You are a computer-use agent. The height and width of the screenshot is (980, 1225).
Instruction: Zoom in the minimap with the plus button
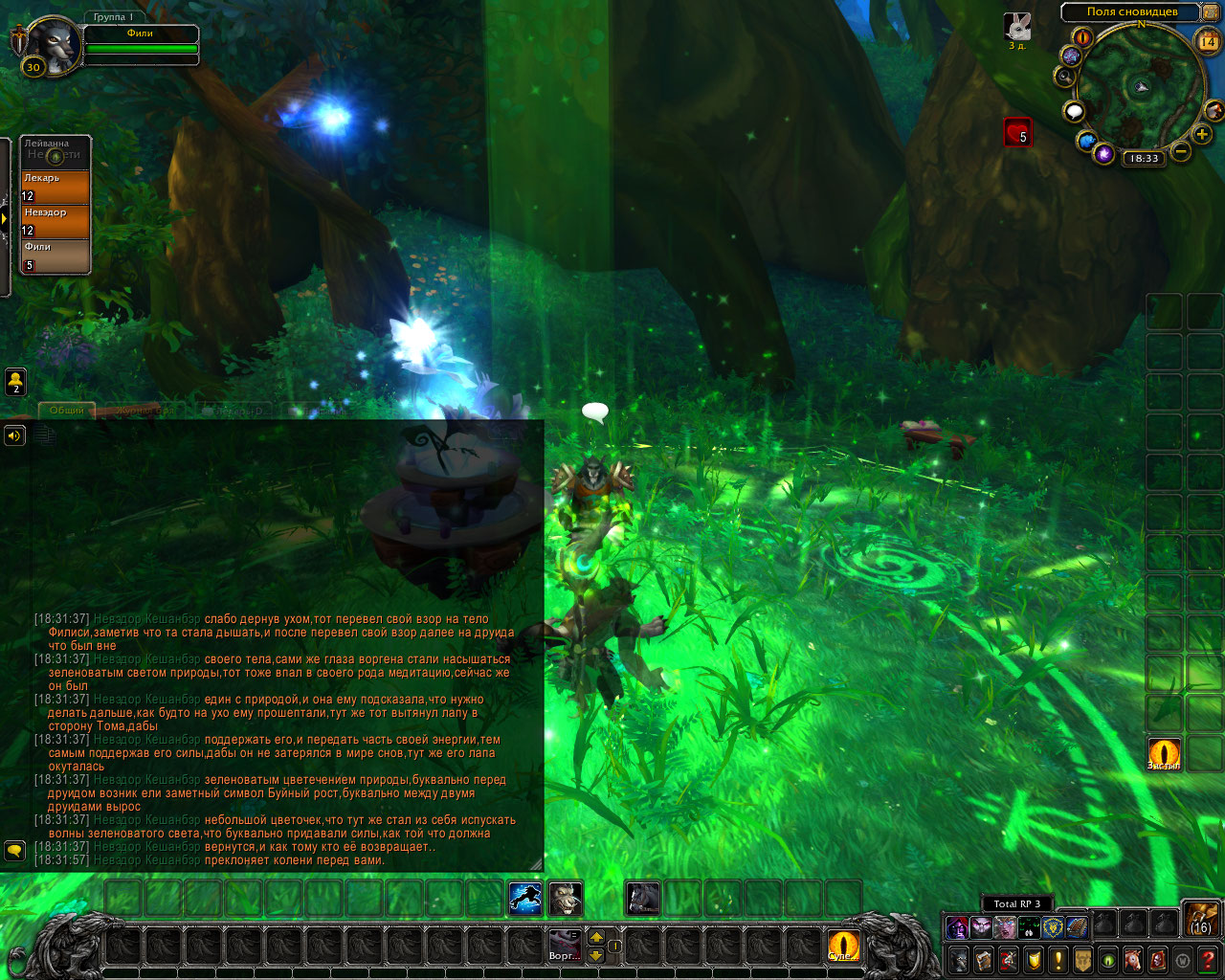[x=1202, y=135]
